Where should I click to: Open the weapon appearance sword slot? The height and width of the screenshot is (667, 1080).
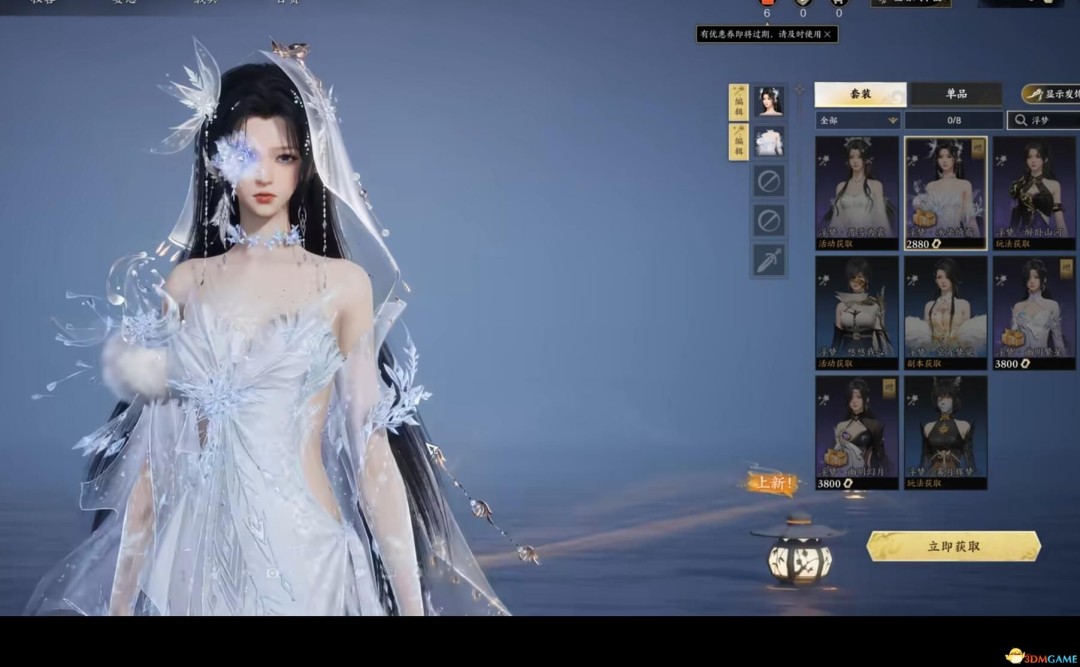pyautogui.click(x=769, y=260)
